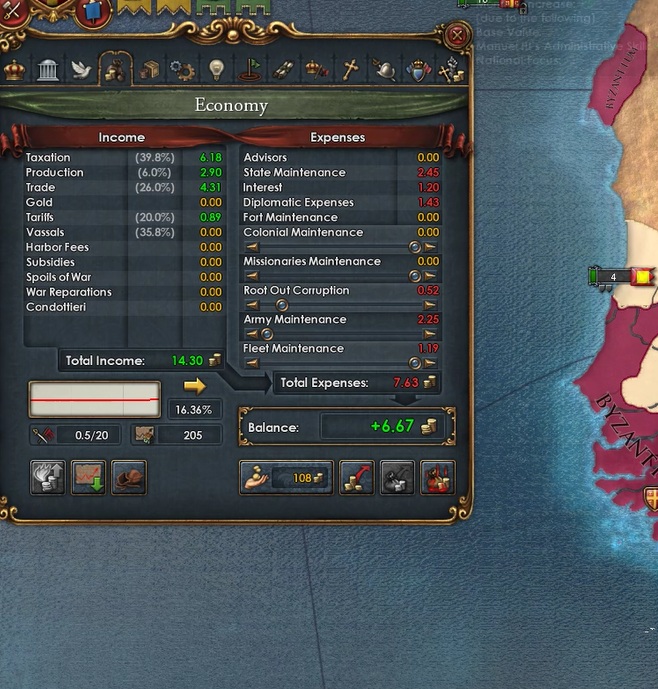Open the Diplomacy tab with dove icon
Viewport: 658px width, 689px height.
tap(81, 70)
